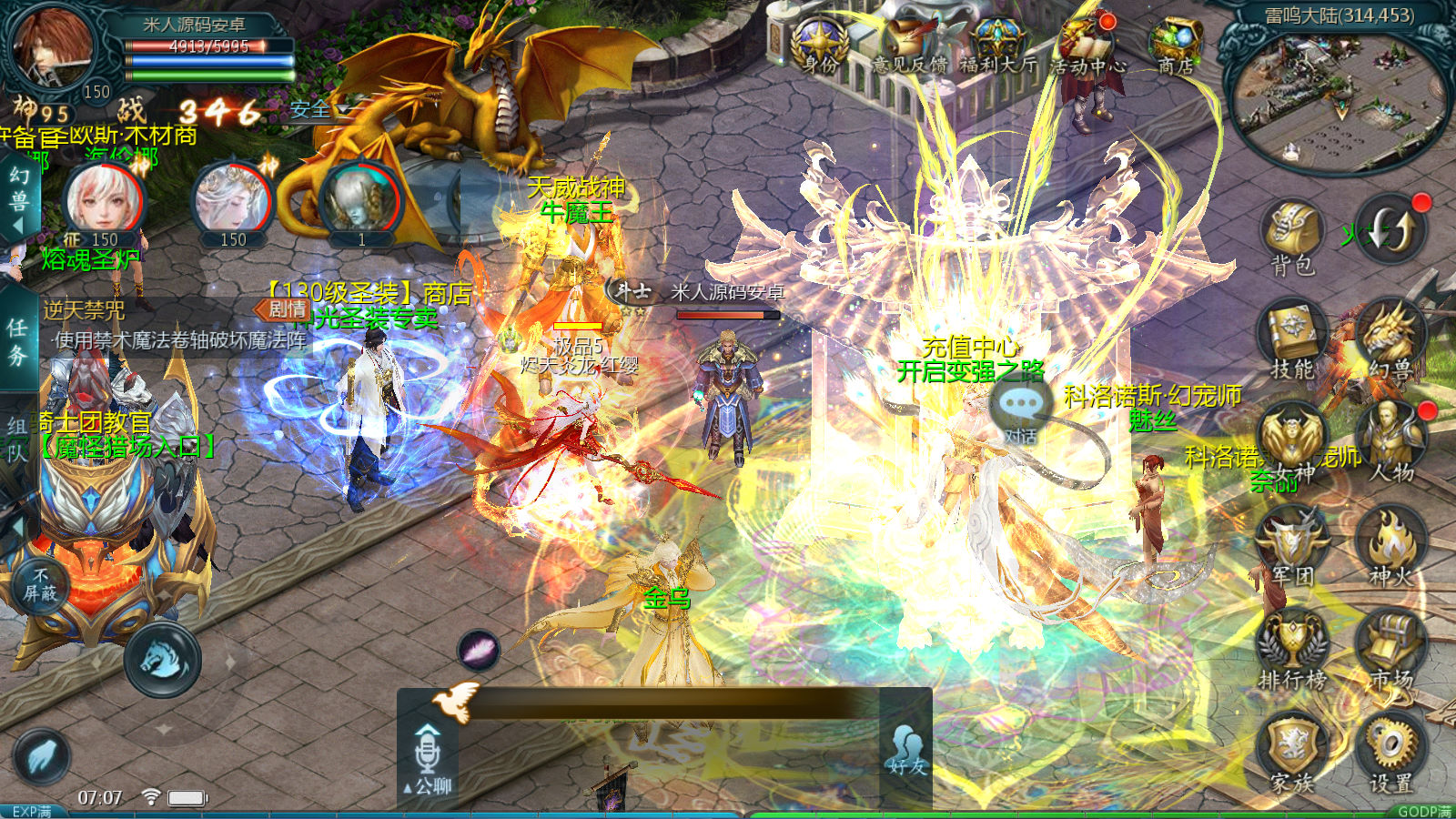1456x819 pixels.
Task: Open the 身份 identity icon
Action: (821, 44)
